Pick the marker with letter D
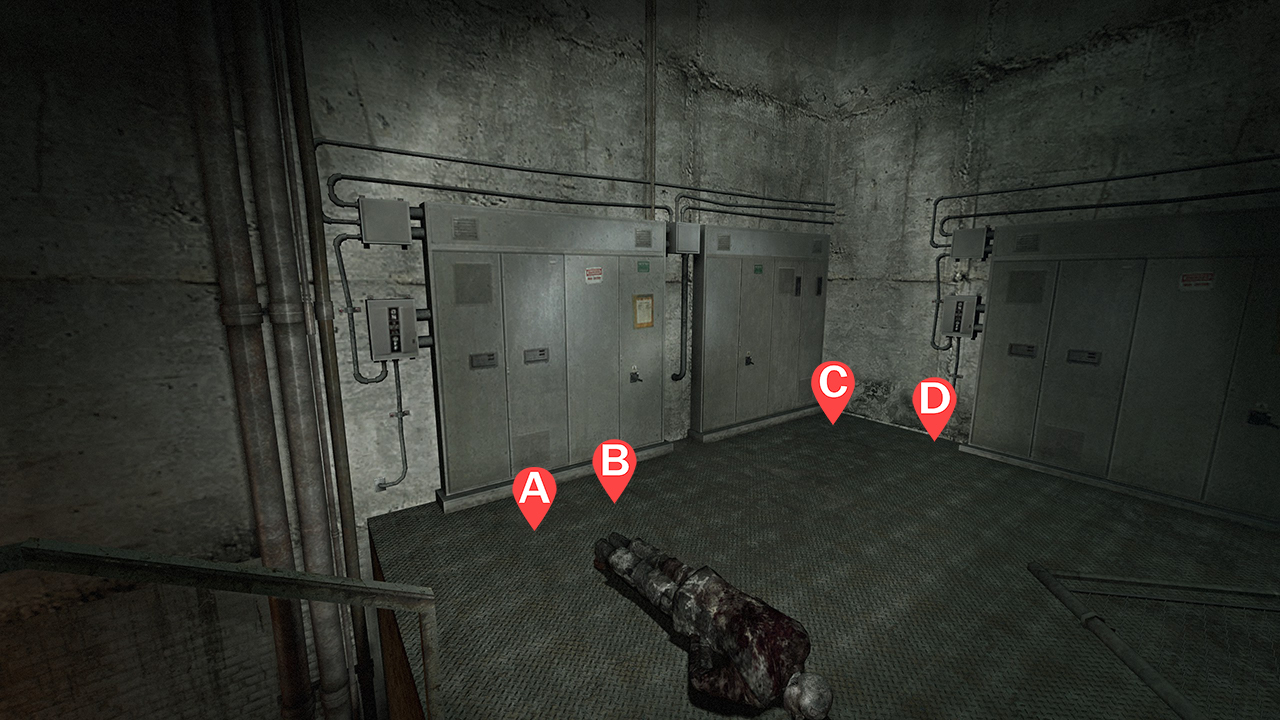The image size is (1280, 720). [934, 402]
